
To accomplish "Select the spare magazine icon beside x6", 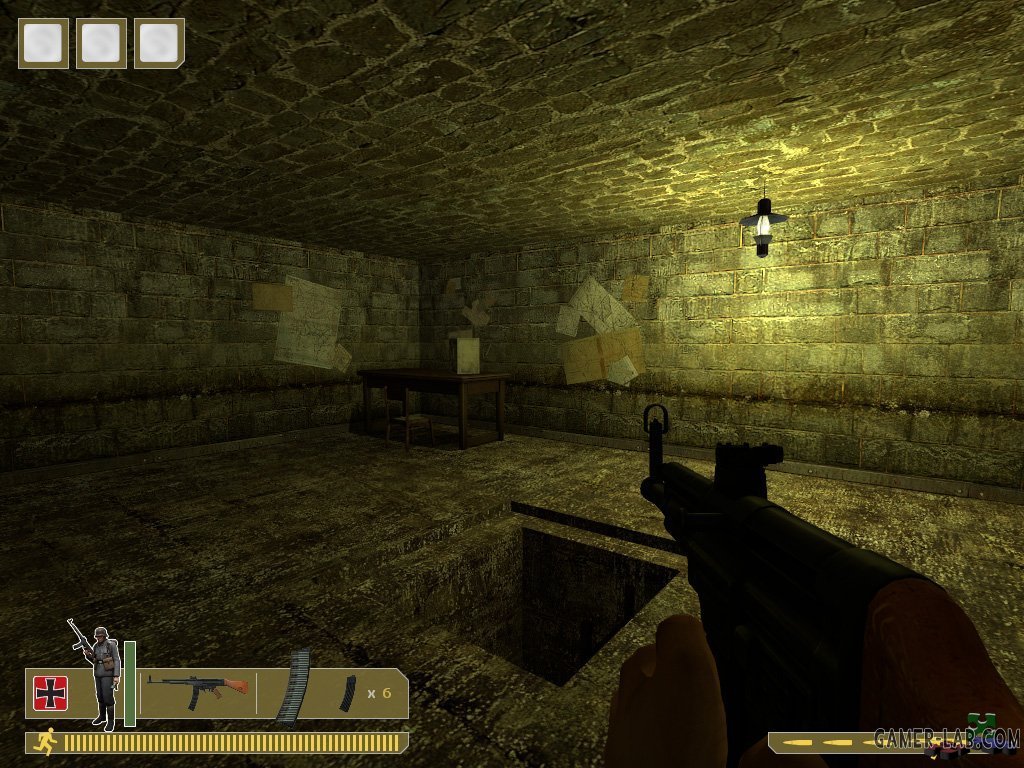I will pyautogui.click(x=347, y=692).
